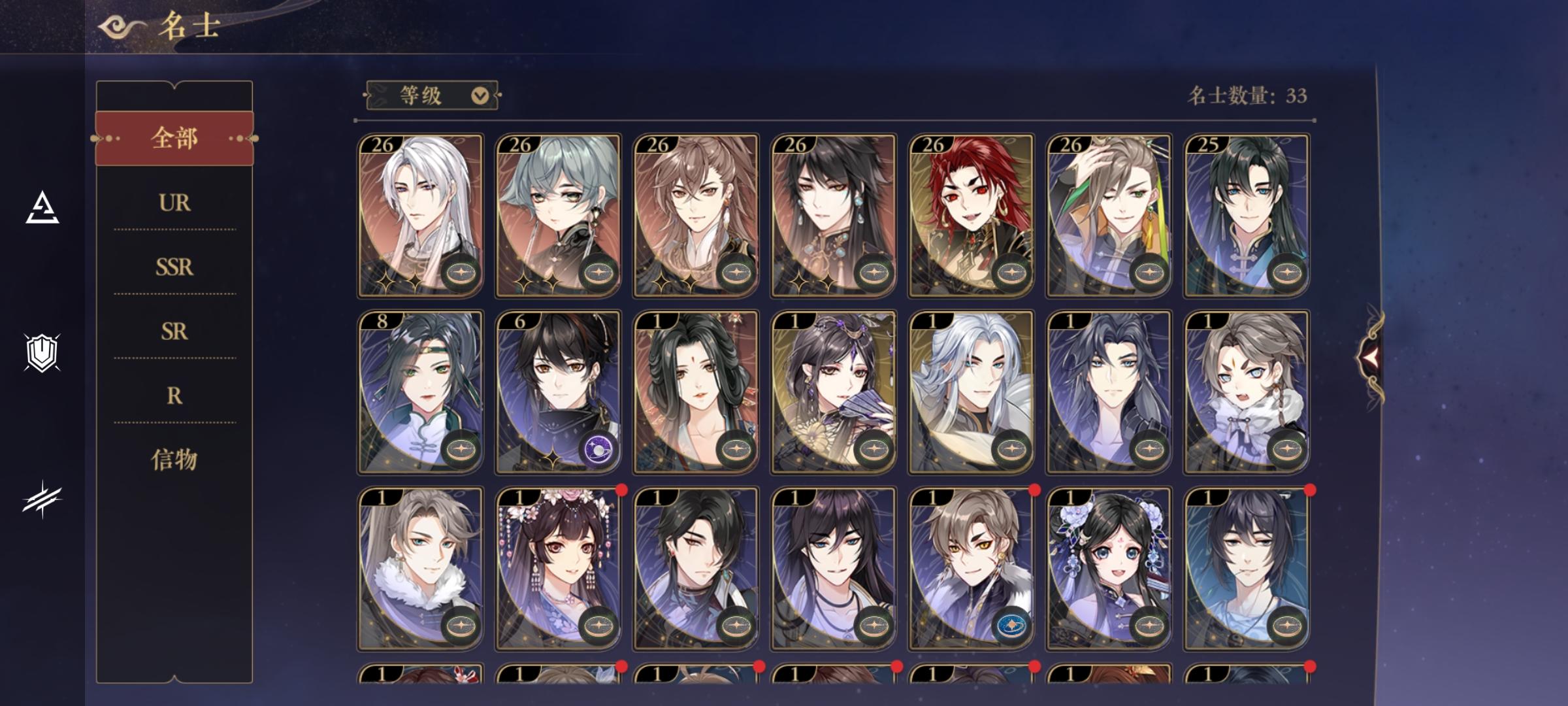Switch to the 信物 tab
The height and width of the screenshot is (706, 1568).
[174, 460]
